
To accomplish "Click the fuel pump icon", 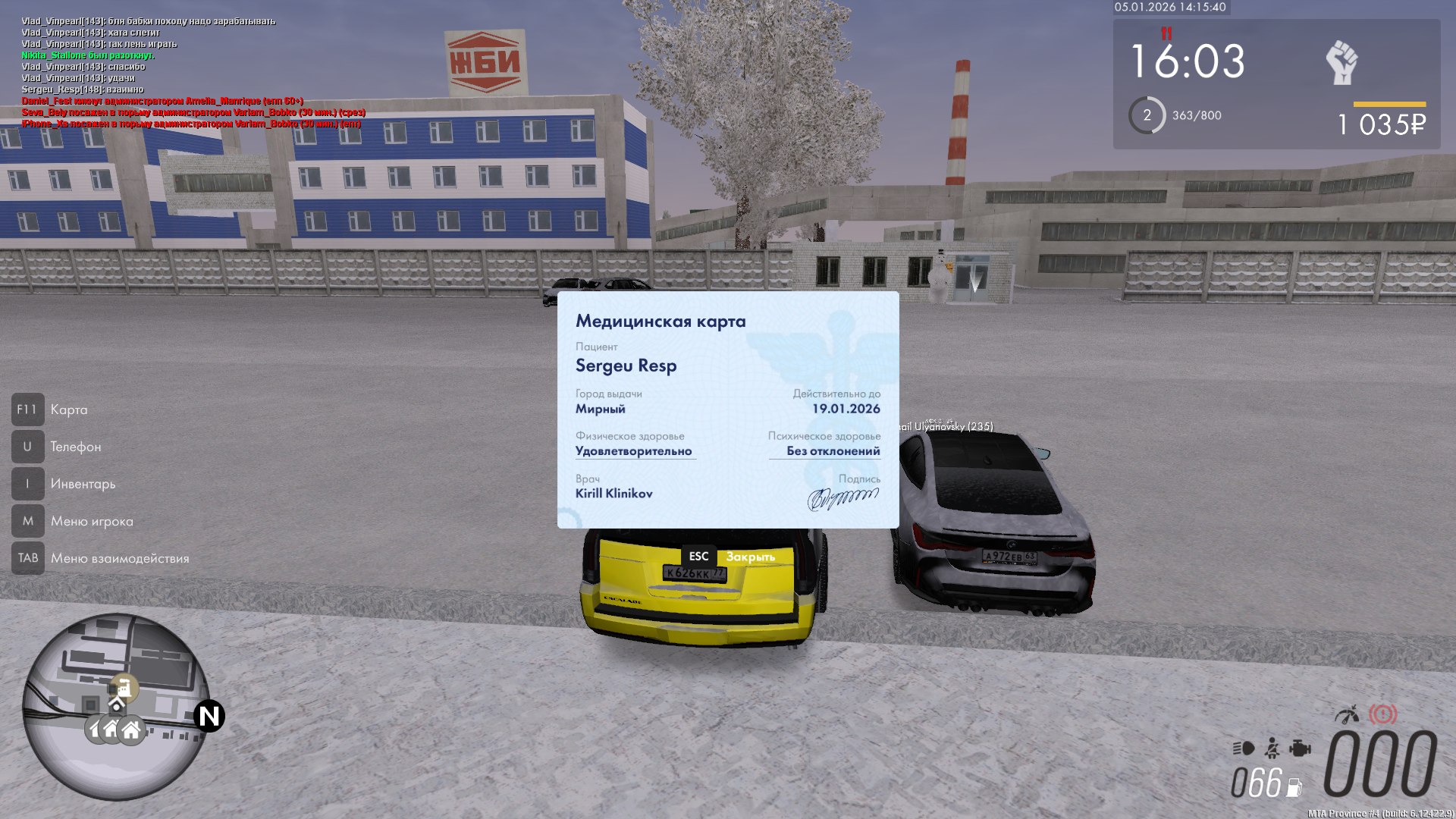I will pyautogui.click(x=1294, y=788).
